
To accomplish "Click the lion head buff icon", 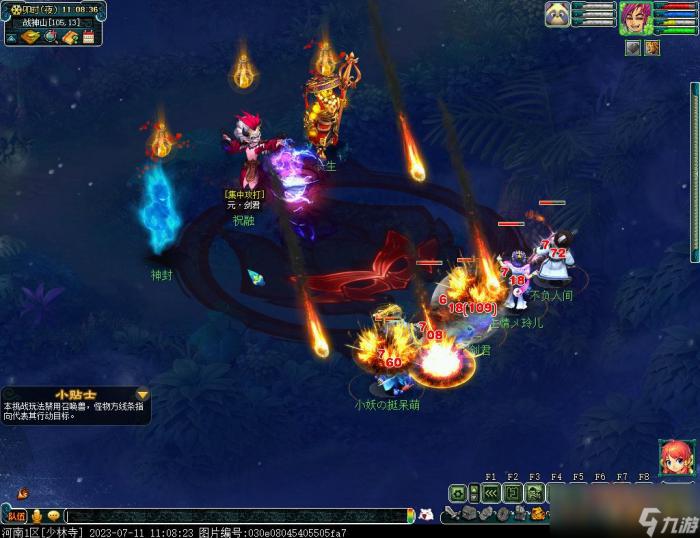I will point(651,47).
